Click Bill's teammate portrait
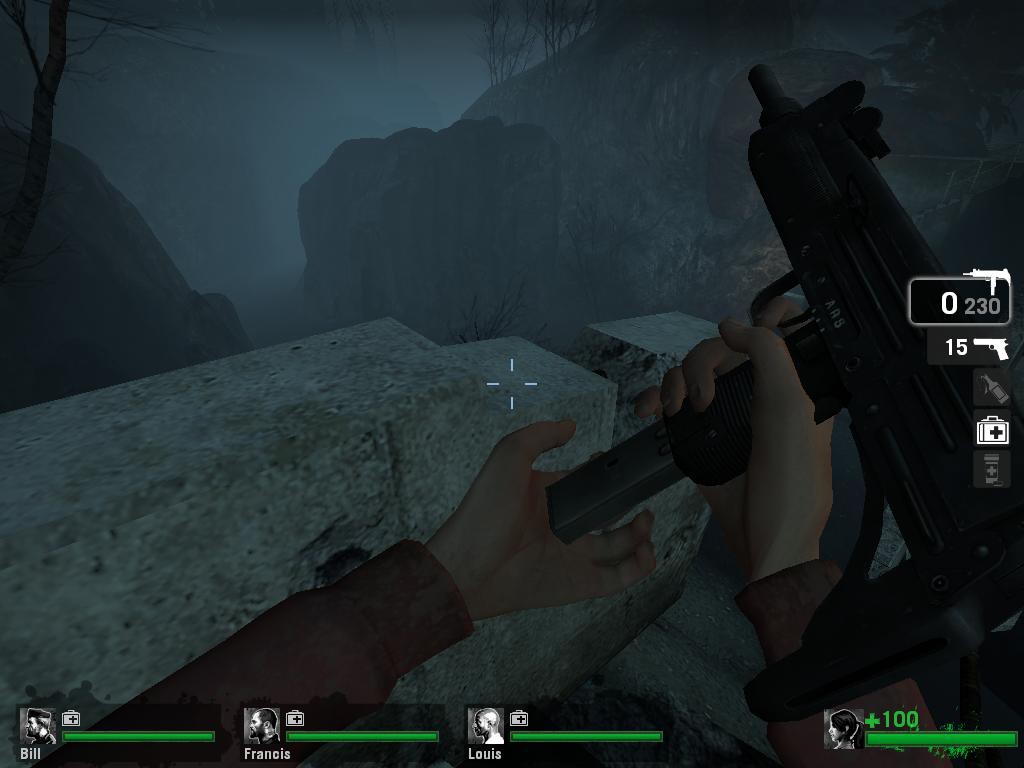The height and width of the screenshot is (768, 1024). tap(38, 727)
